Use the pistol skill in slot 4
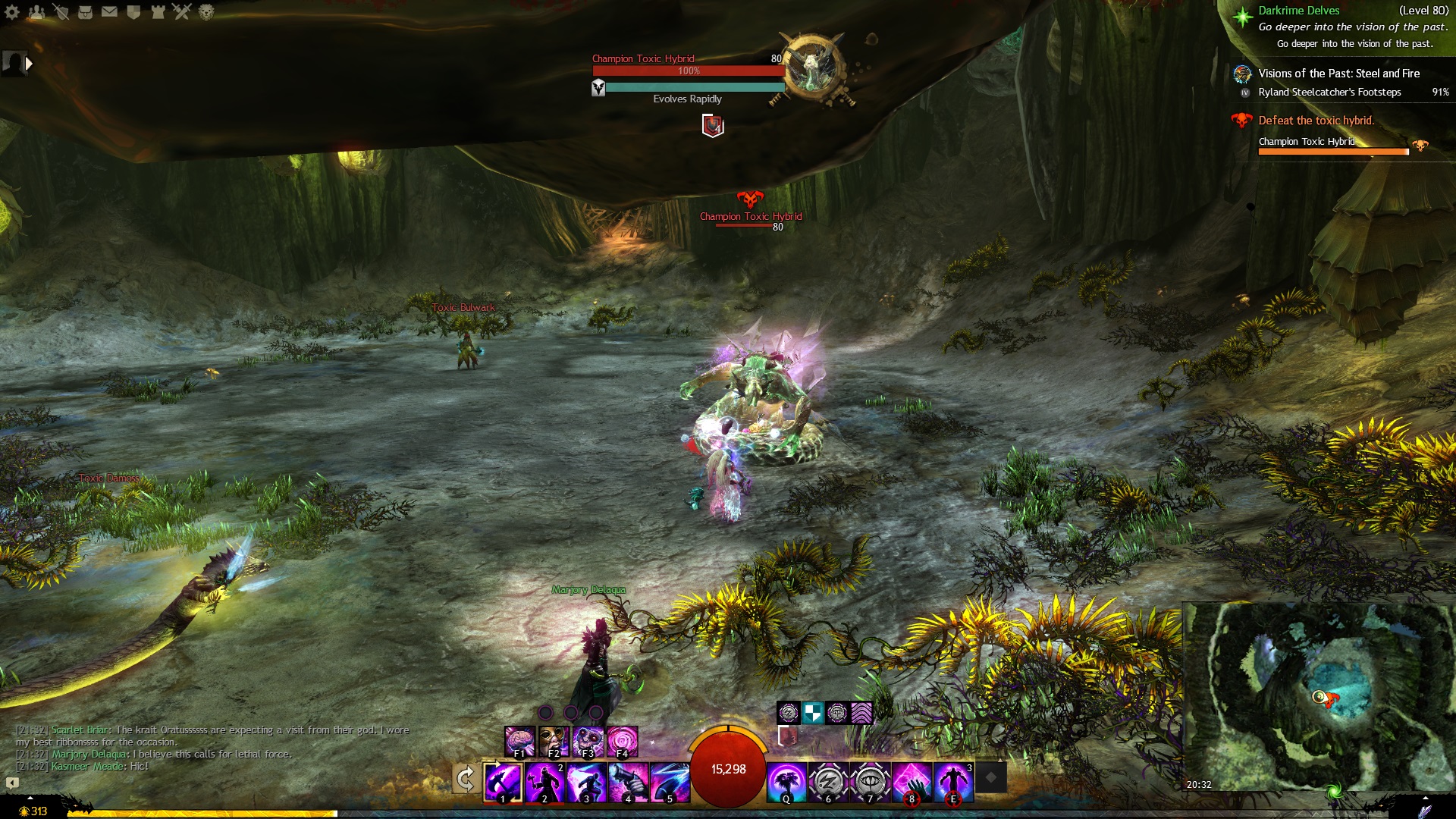This screenshot has width=1456, height=819. pyautogui.click(x=628, y=782)
